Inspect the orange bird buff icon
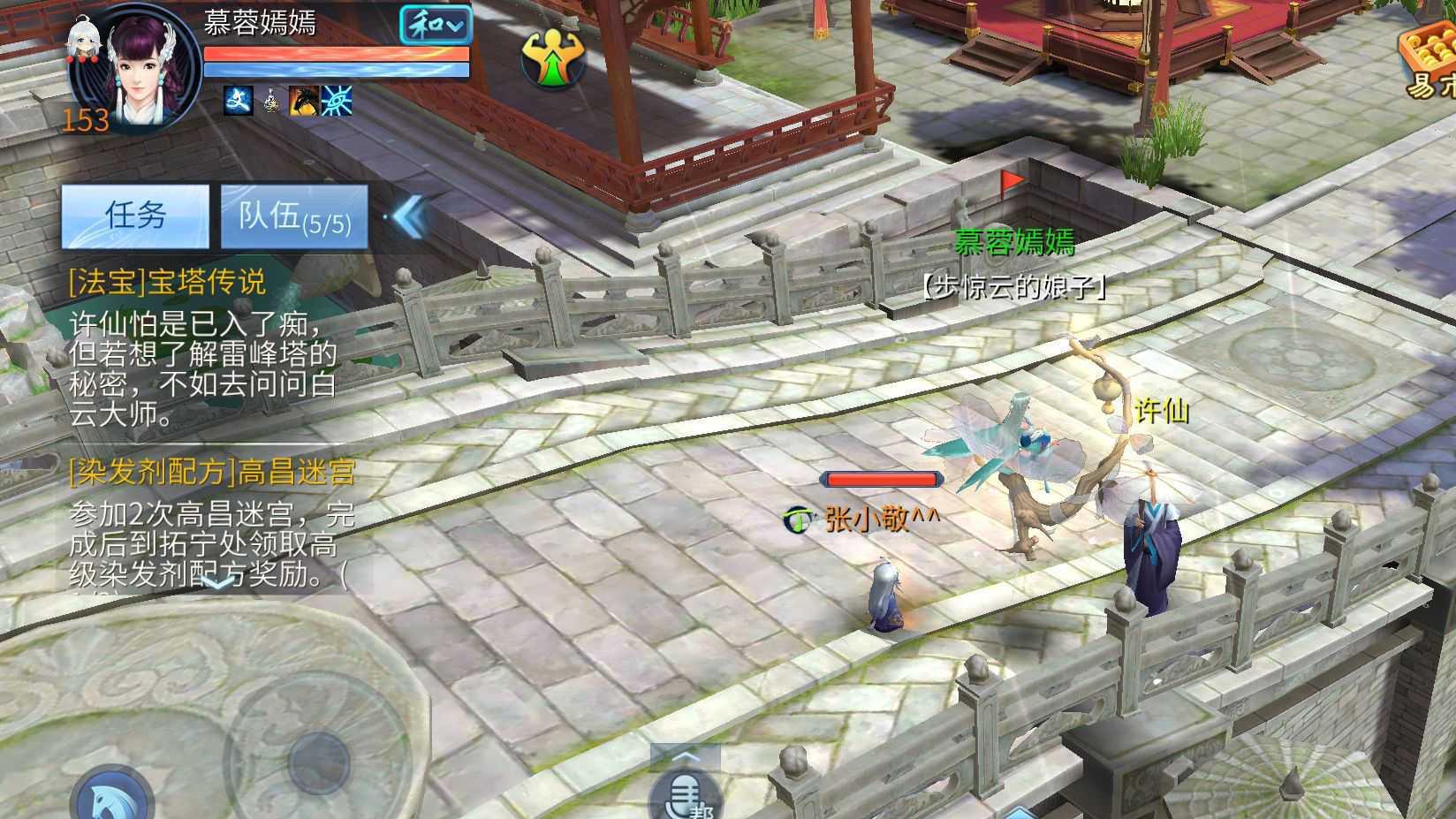Viewport: 1456px width, 819px height. [x=303, y=101]
